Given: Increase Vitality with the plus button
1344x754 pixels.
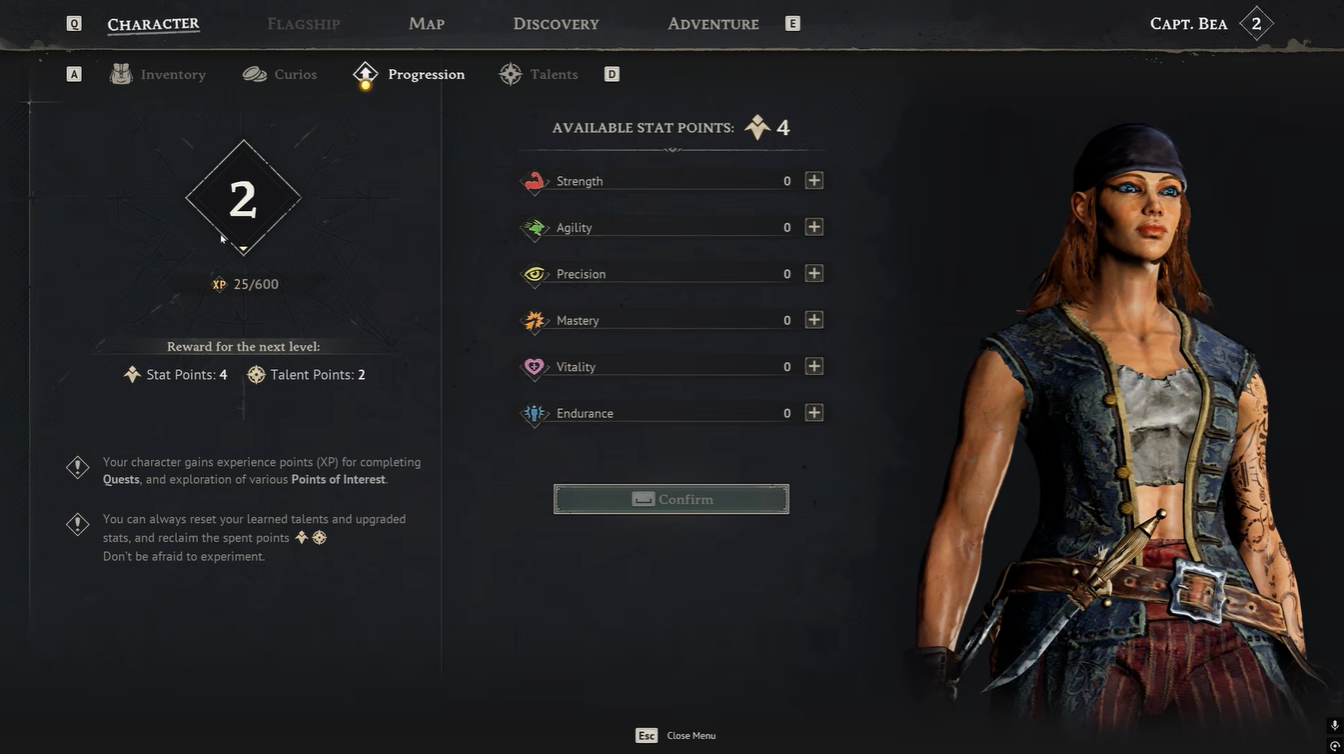Looking at the screenshot, I should click(814, 367).
